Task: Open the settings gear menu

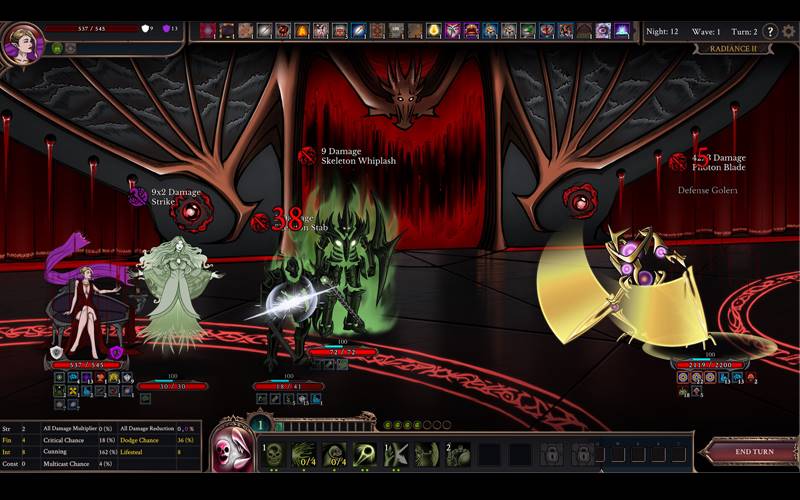Action: 788,31
